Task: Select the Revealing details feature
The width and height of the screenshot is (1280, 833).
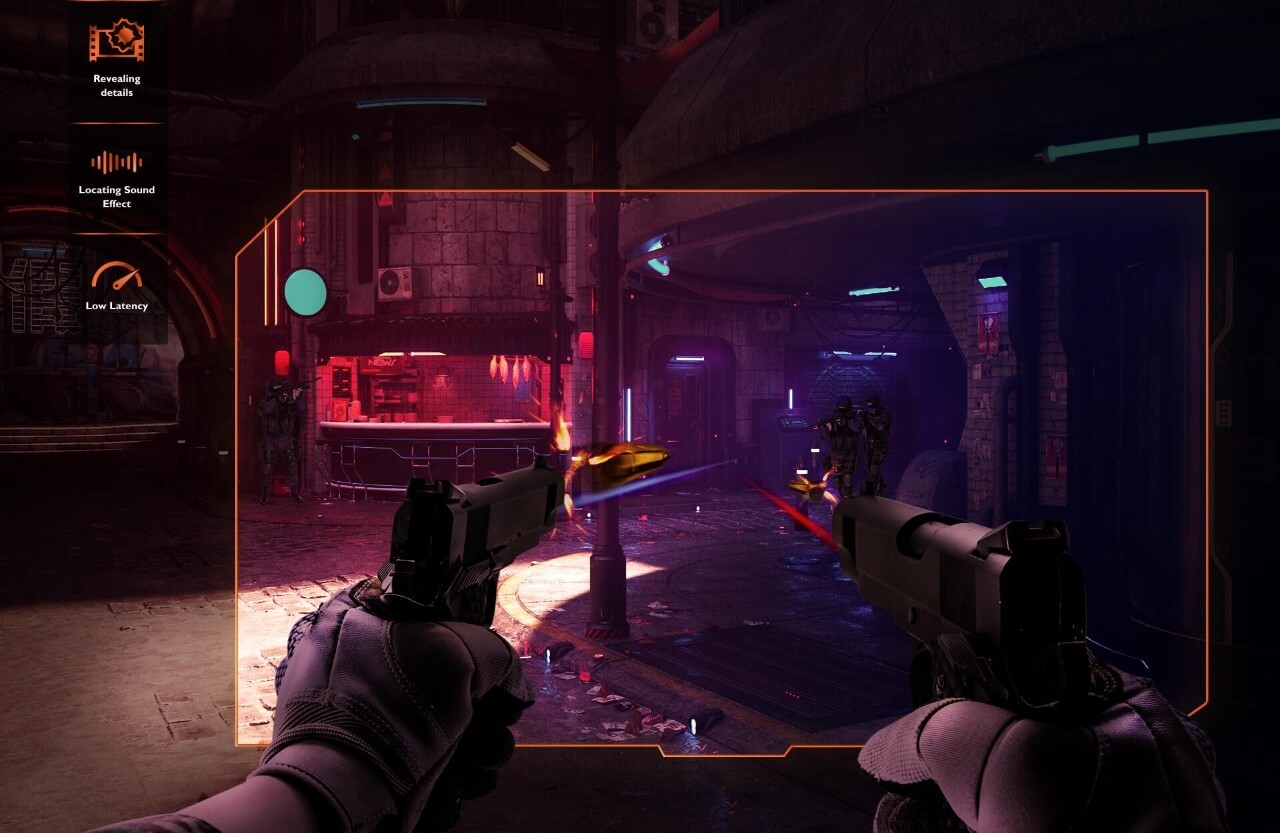Action: point(117,58)
